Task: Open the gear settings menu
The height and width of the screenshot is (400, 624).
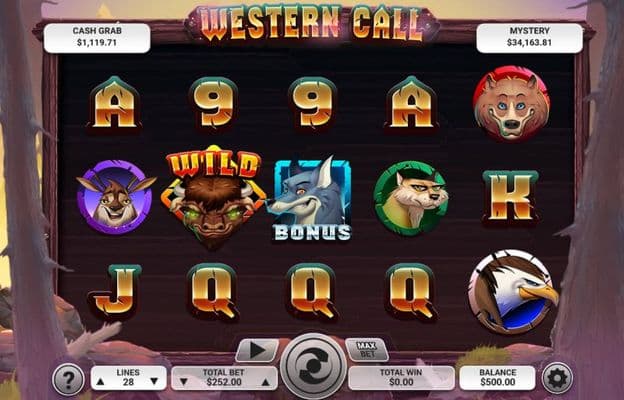Action: (556, 378)
